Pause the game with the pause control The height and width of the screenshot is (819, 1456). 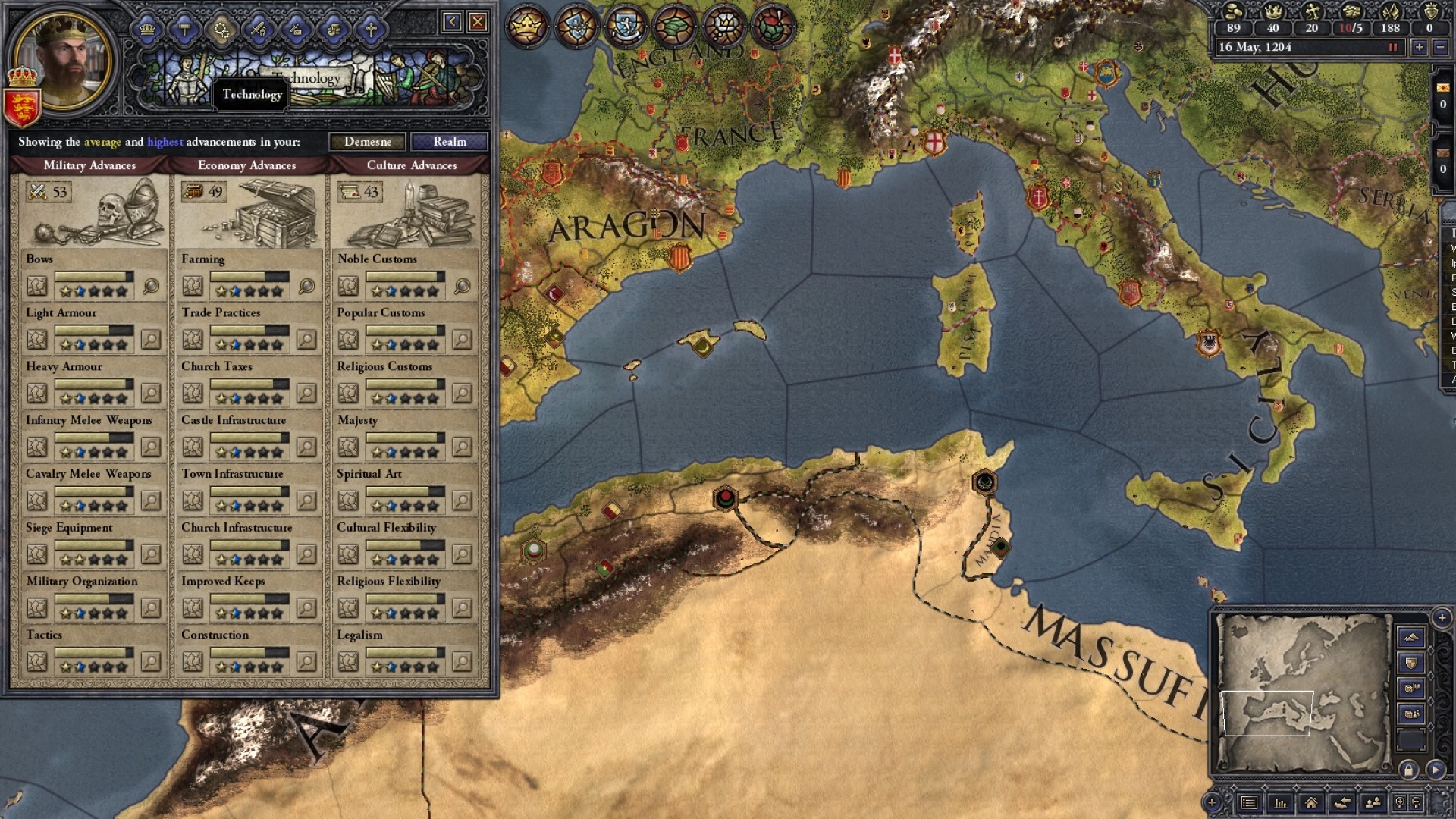coord(1393,49)
